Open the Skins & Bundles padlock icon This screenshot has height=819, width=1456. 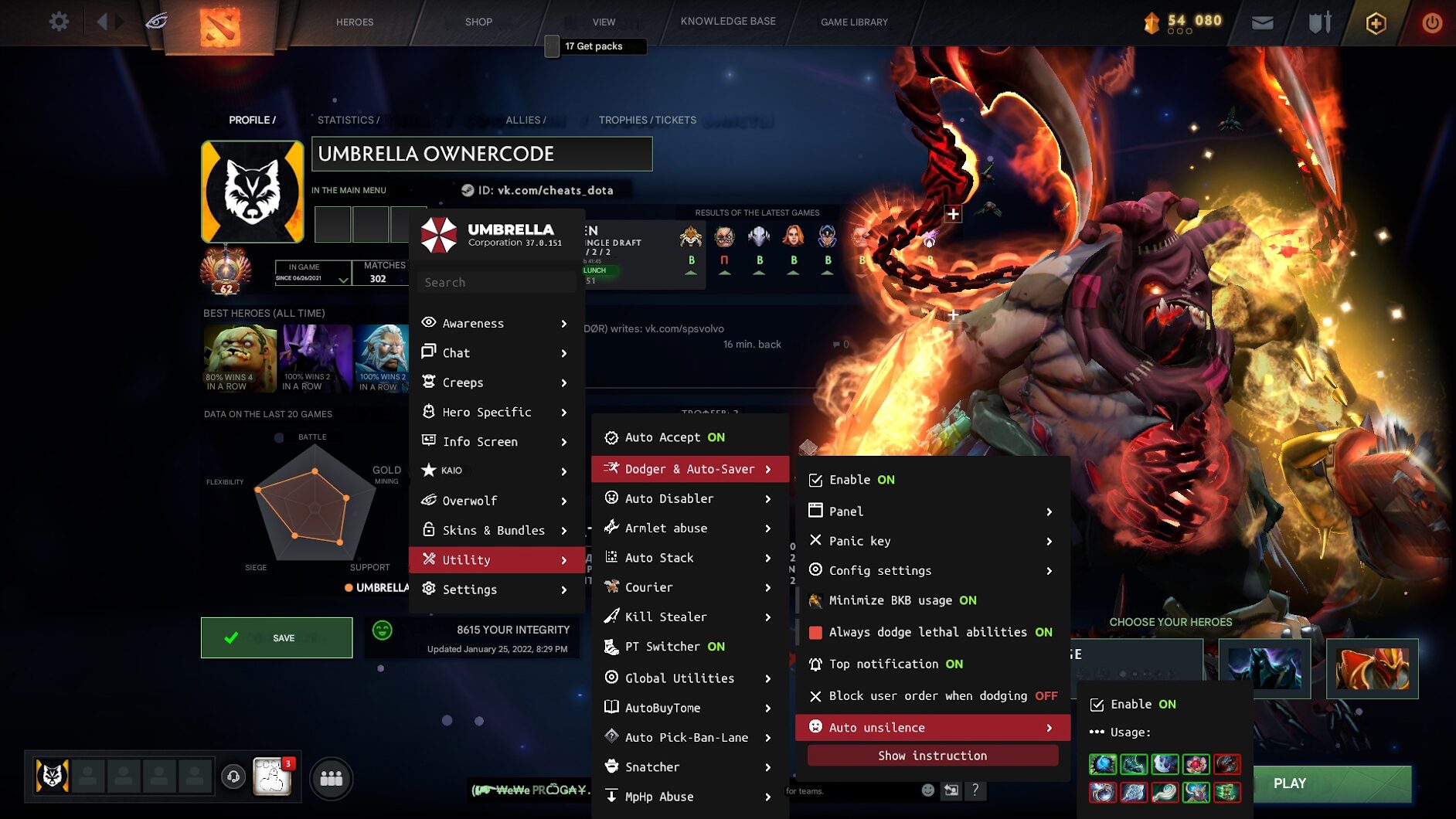(428, 530)
